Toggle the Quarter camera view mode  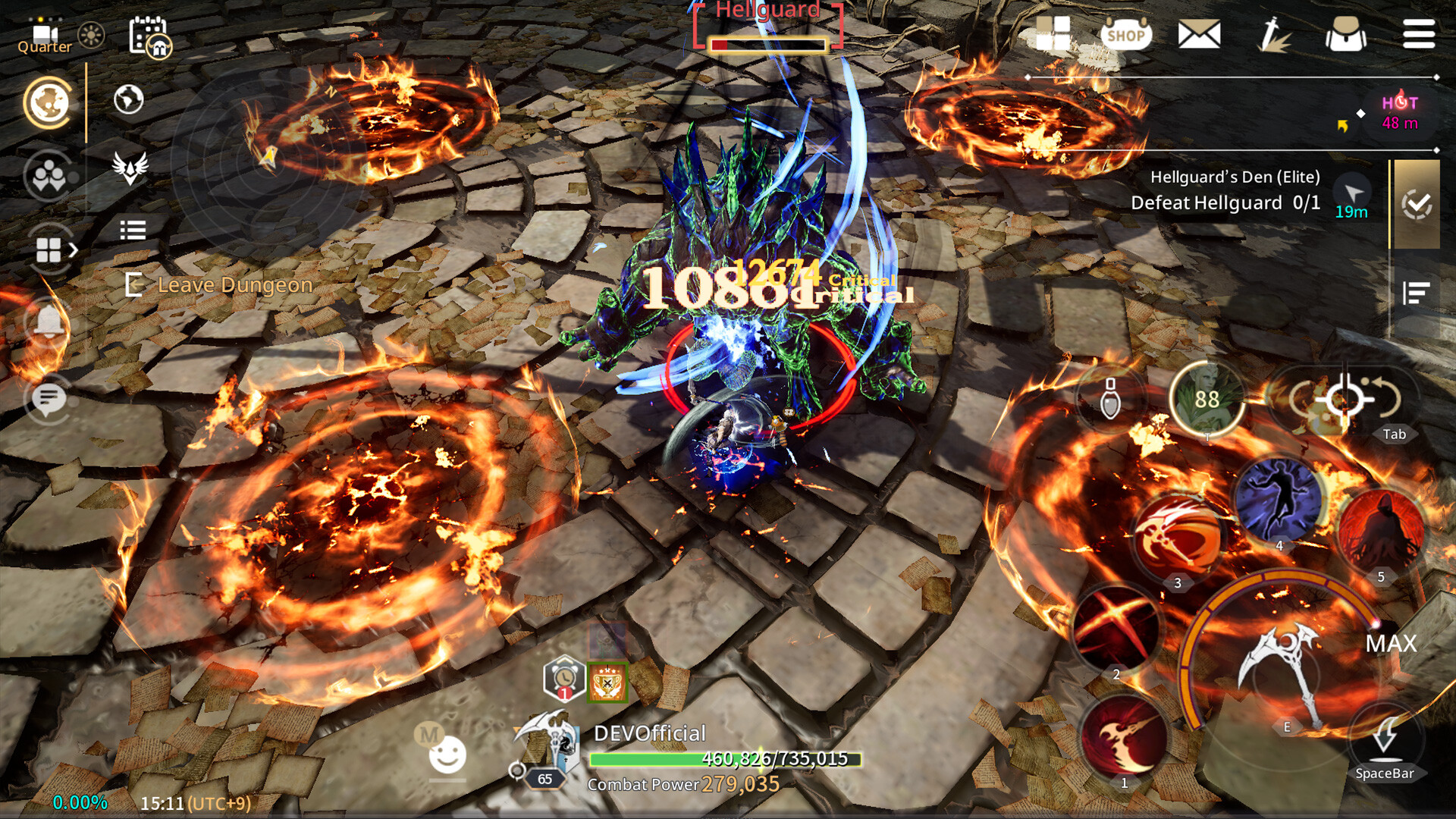pyautogui.click(x=45, y=34)
